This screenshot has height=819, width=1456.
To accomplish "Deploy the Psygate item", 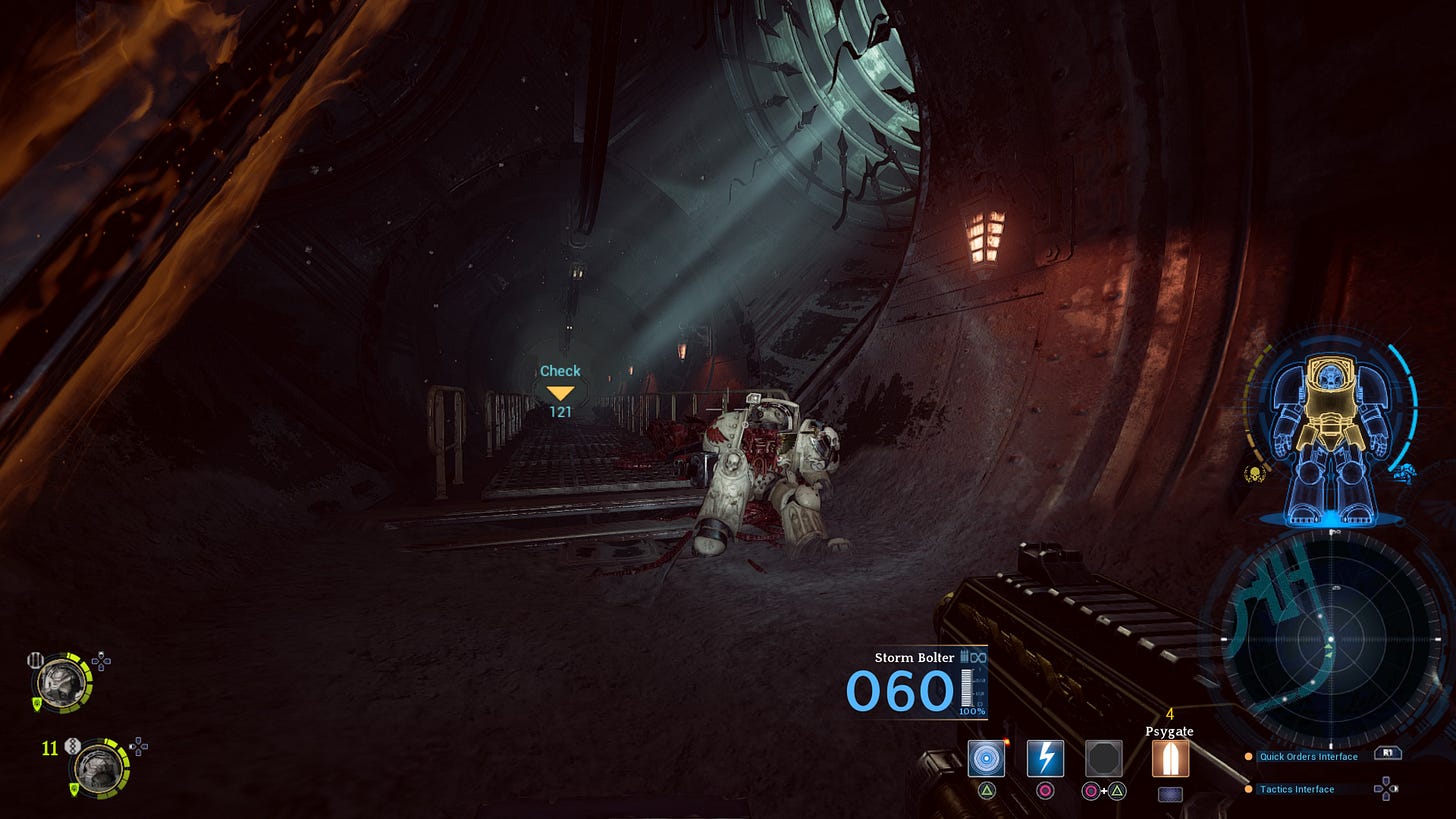I will tap(1170, 759).
